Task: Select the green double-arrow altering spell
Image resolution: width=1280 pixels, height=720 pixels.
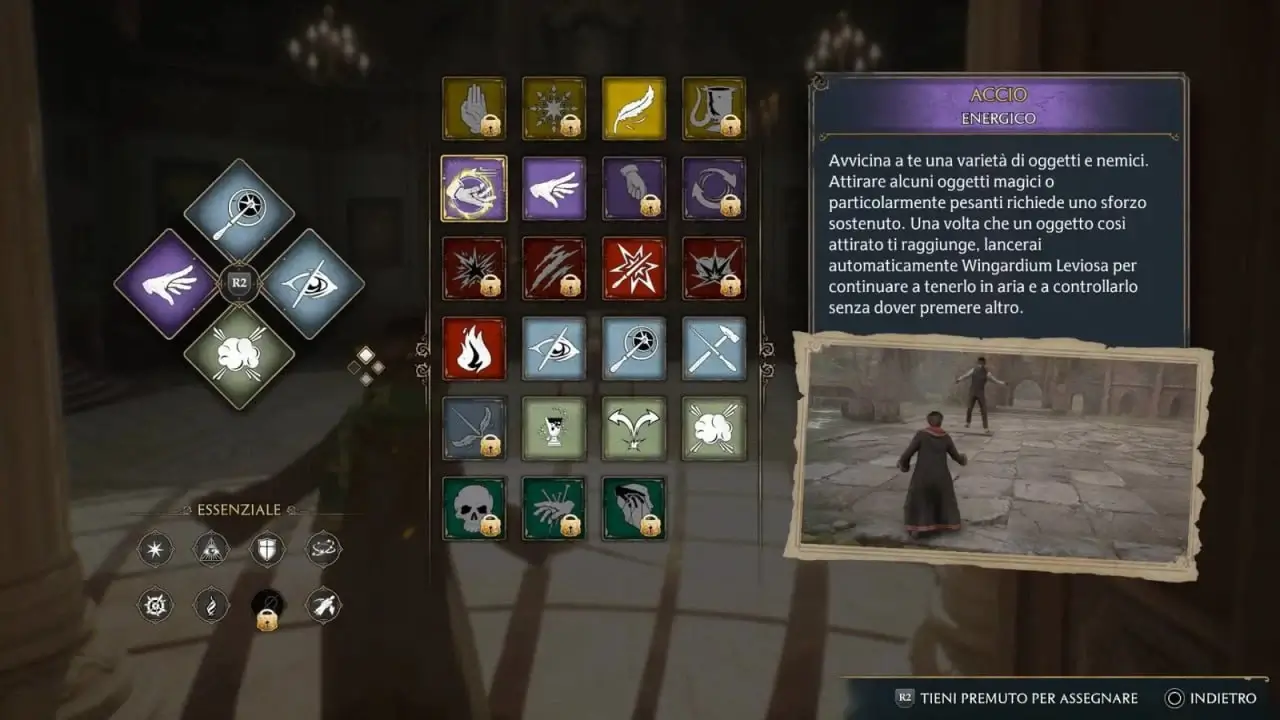Action: pyautogui.click(x=634, y=428)
